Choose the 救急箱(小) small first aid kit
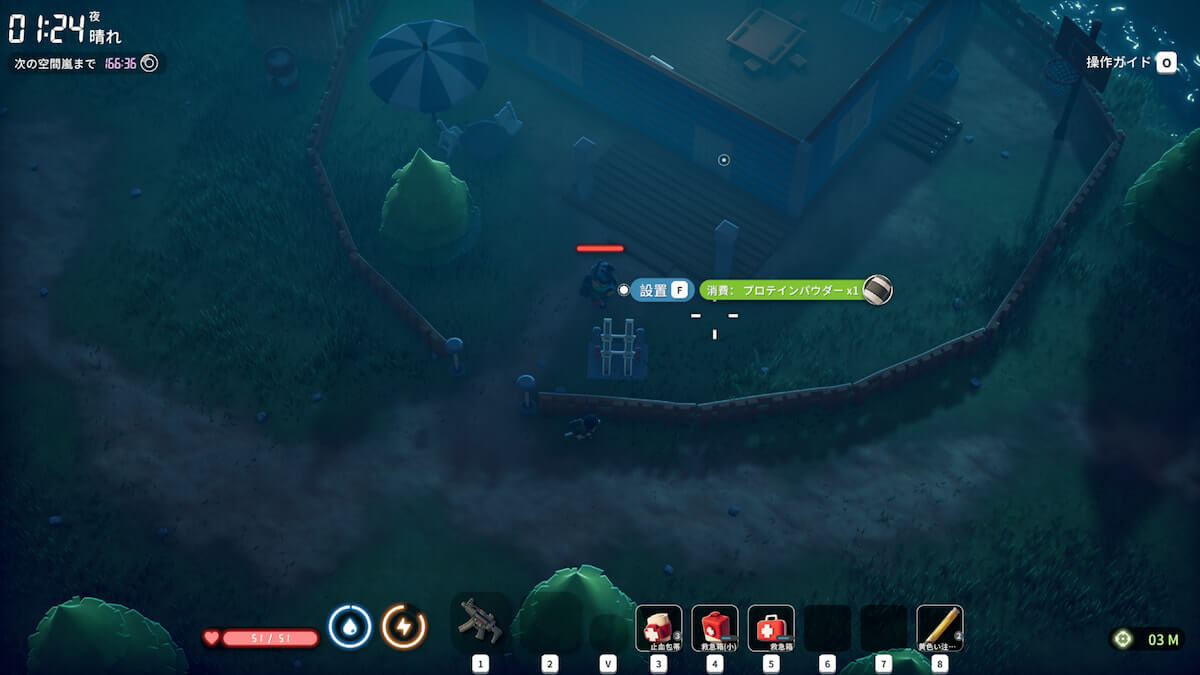1200x675 pixels. [715, 627]
